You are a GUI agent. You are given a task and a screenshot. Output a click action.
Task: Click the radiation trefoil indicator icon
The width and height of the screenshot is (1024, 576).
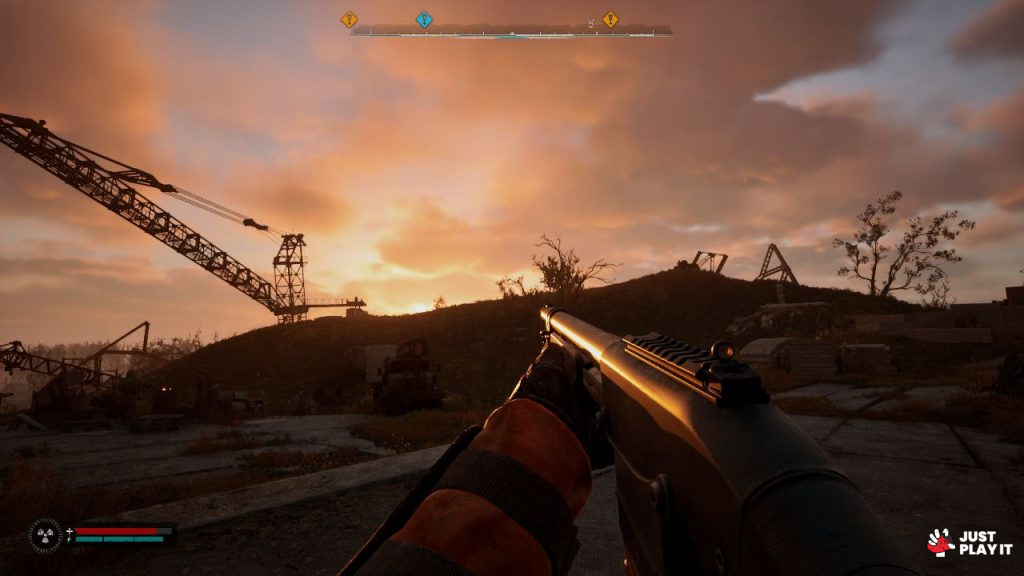point(45,535)
